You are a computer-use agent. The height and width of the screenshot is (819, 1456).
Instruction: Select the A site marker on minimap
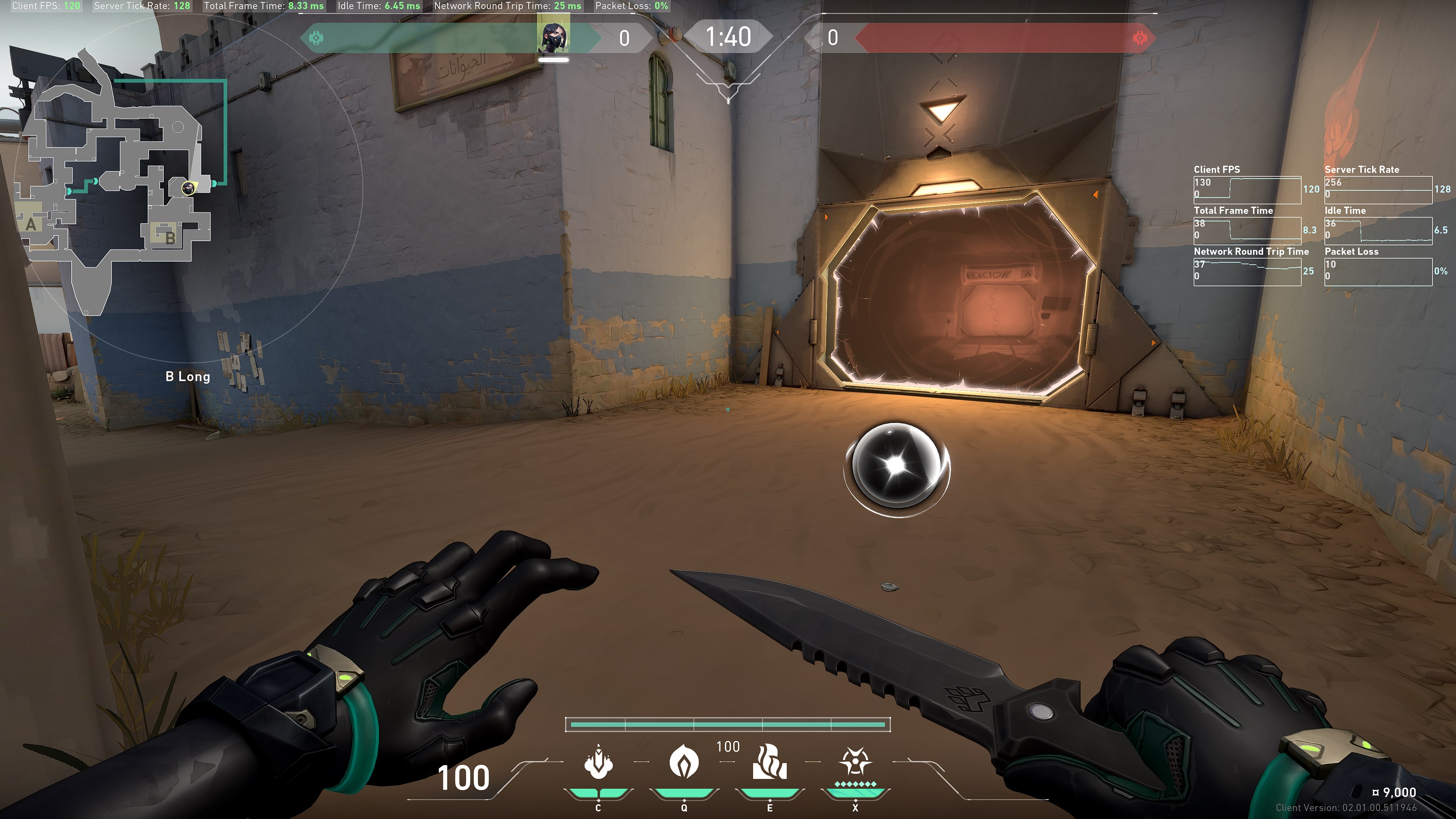click(31, 224)
